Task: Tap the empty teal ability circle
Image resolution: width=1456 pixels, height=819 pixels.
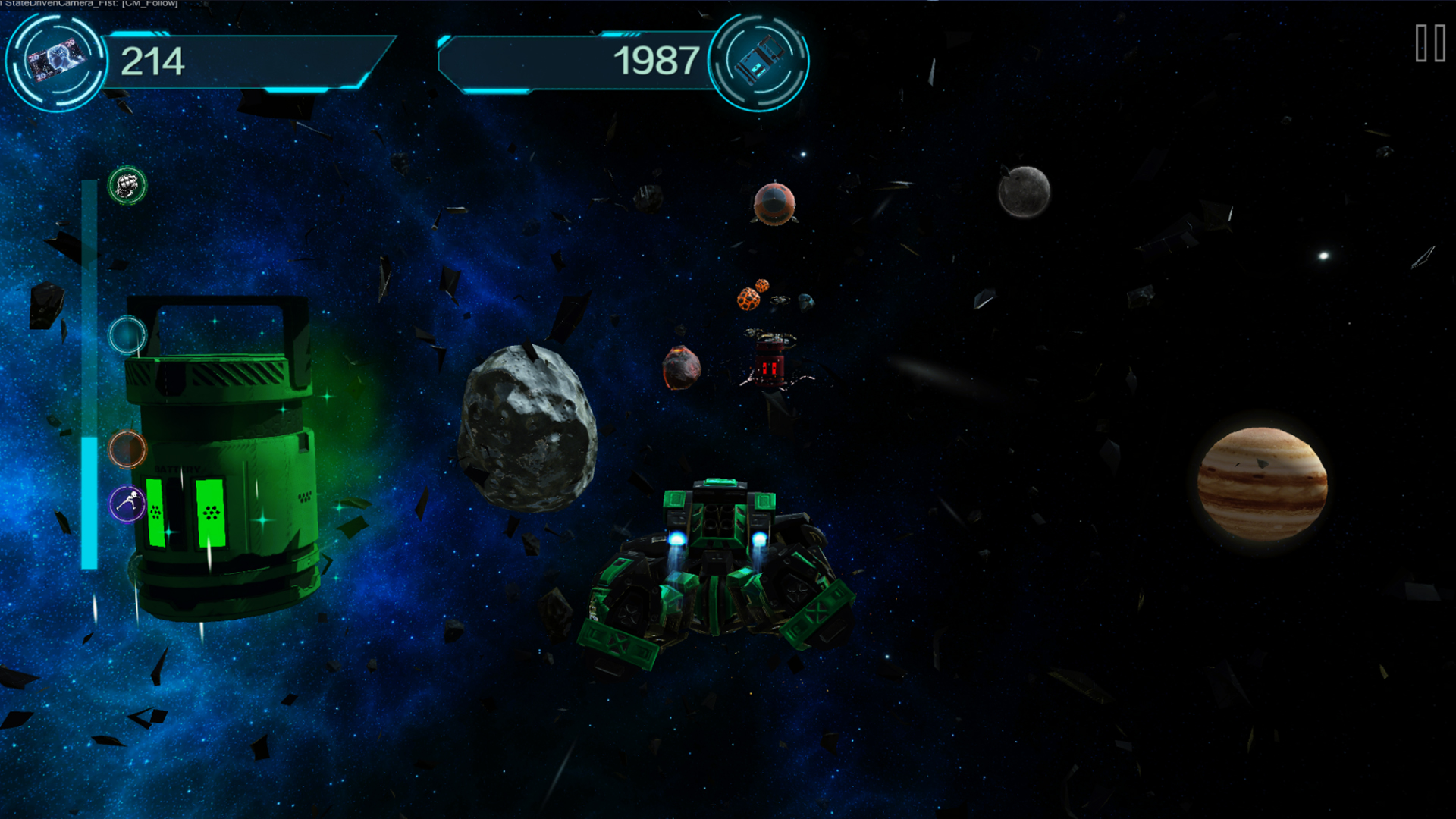Action: tap(127, 334)
